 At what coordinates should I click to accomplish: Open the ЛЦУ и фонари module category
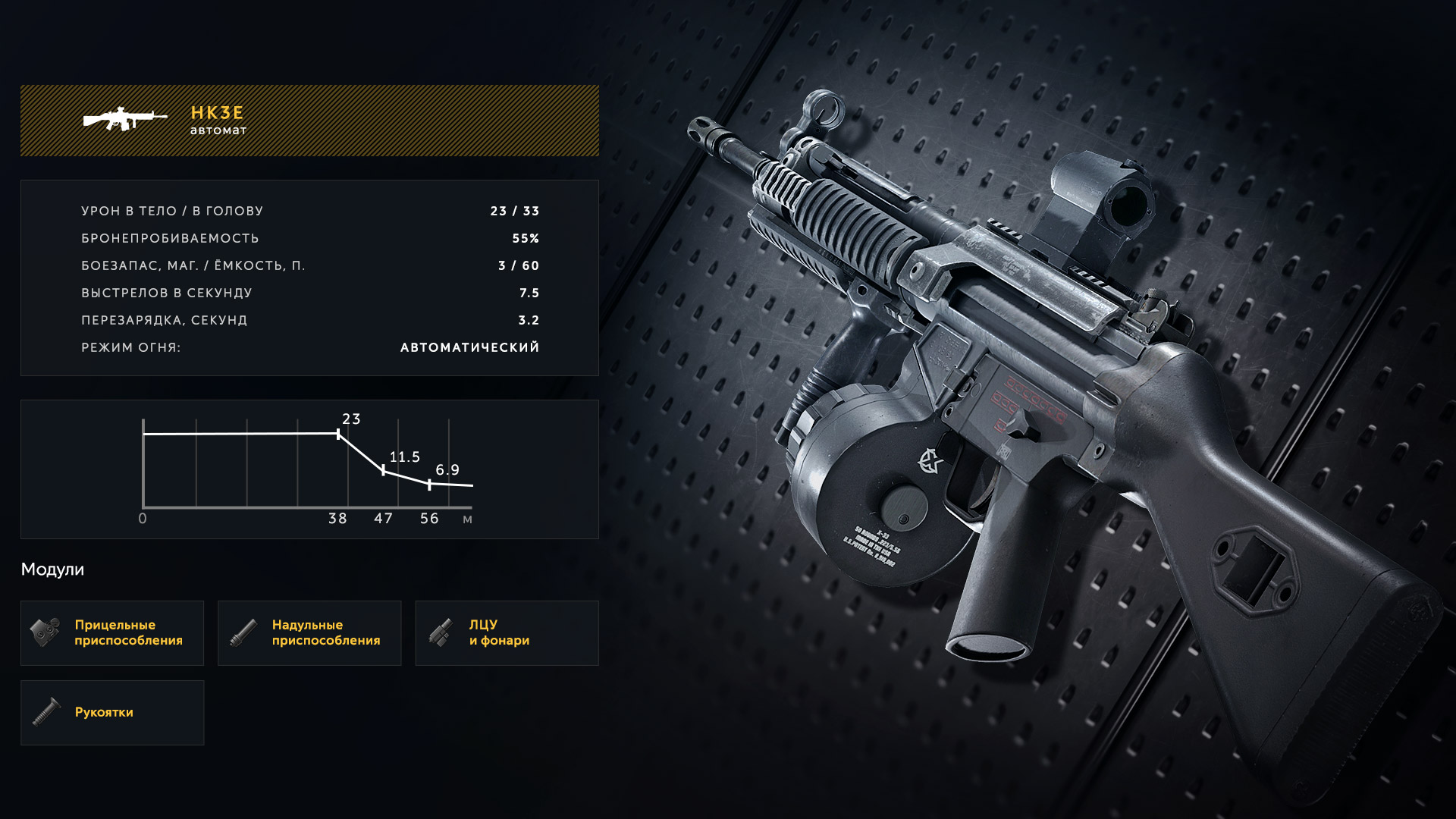pos(507,633)
